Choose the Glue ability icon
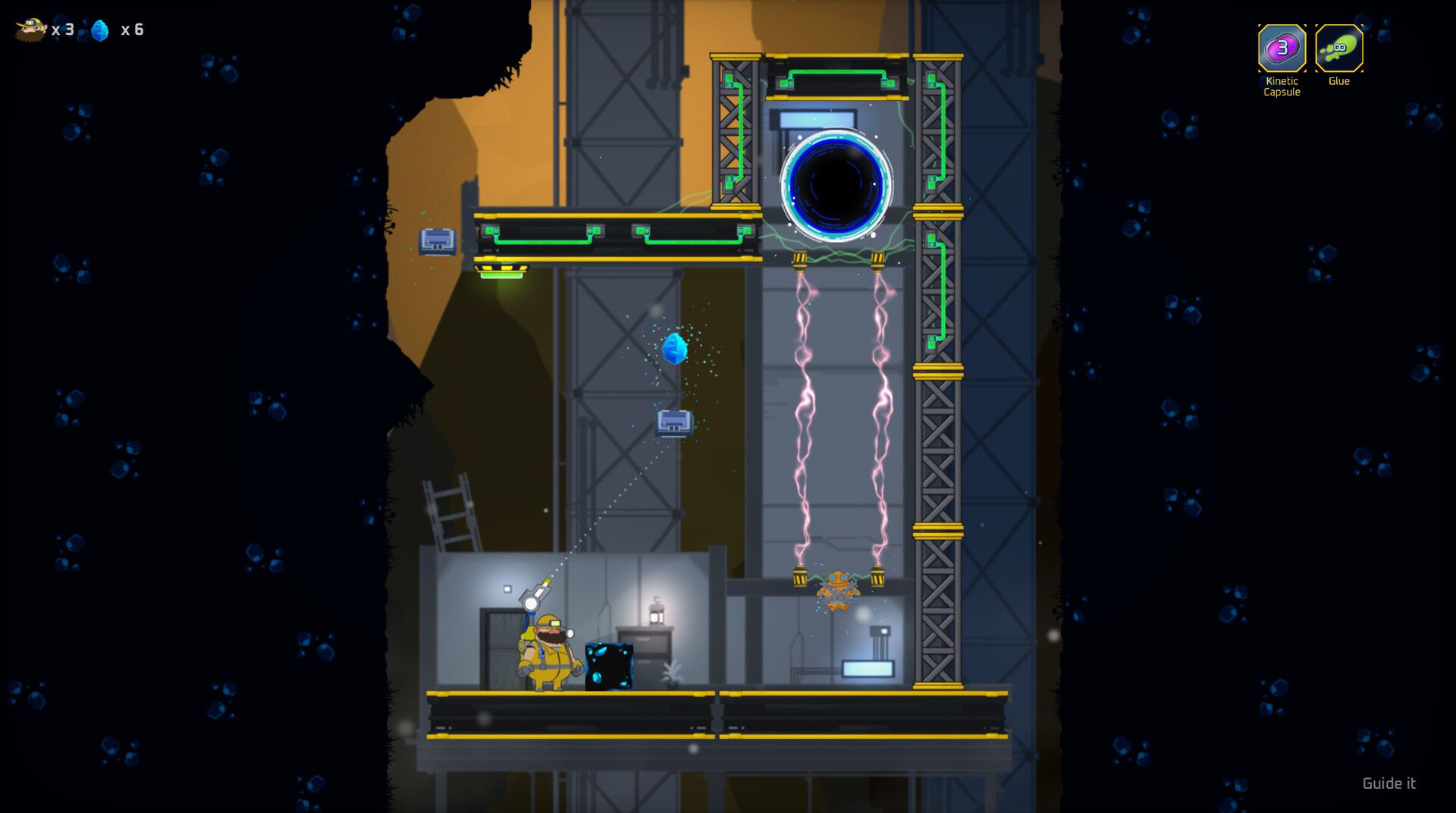Viewport: 1456px width, 813px height. click(1338, 49)
